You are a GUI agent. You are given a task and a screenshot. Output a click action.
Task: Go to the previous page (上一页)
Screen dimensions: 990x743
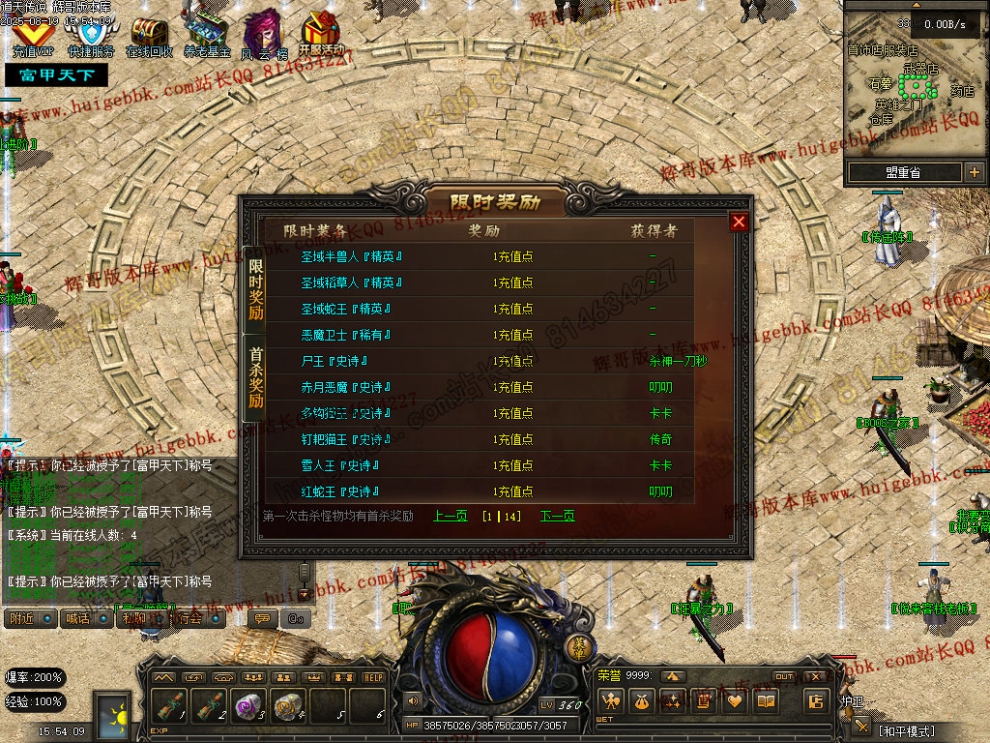pyautogui.click(x=450, y=516)
